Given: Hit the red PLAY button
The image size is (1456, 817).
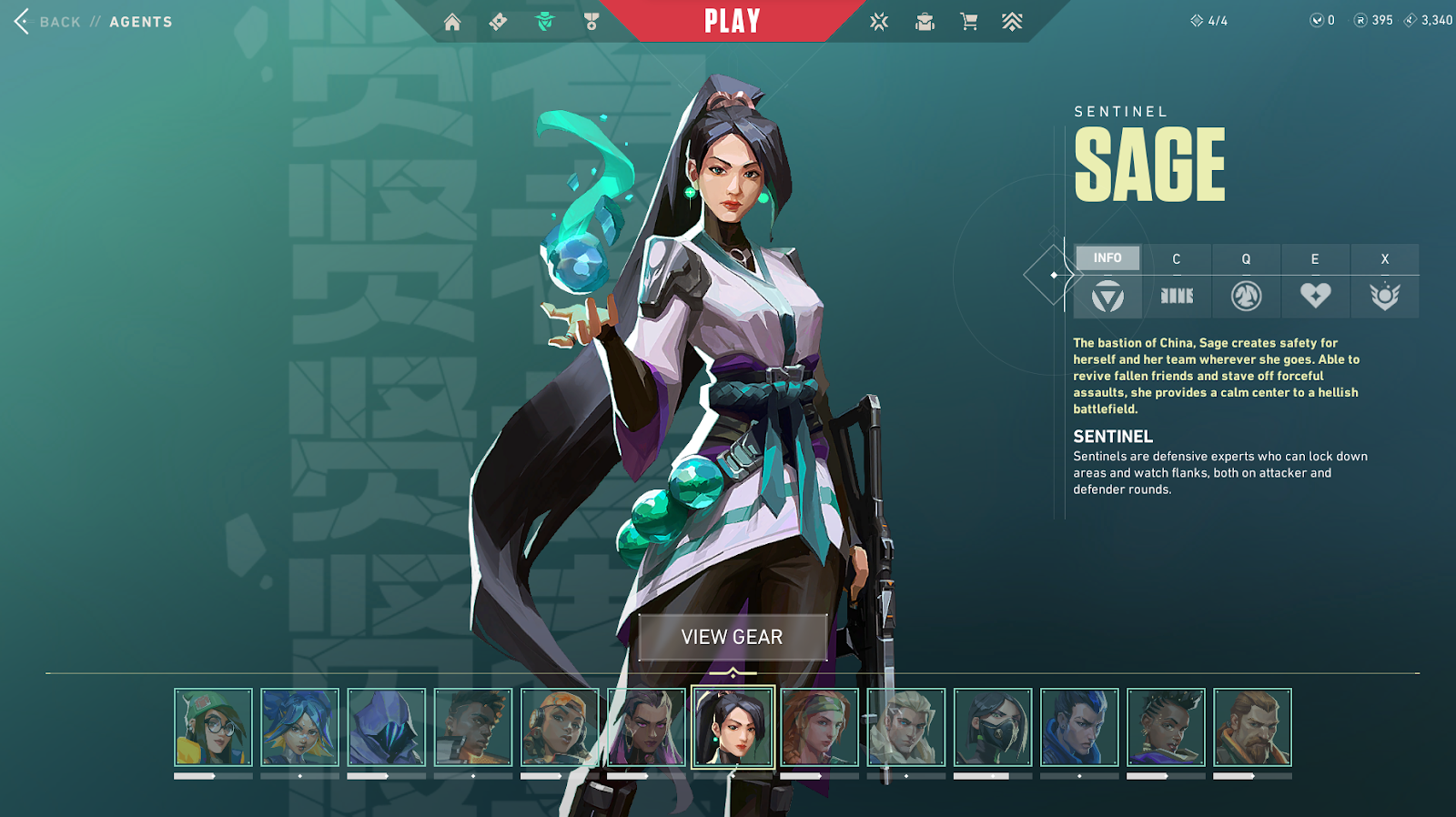Looking at the screenshot, I should (x=732, y=21).
